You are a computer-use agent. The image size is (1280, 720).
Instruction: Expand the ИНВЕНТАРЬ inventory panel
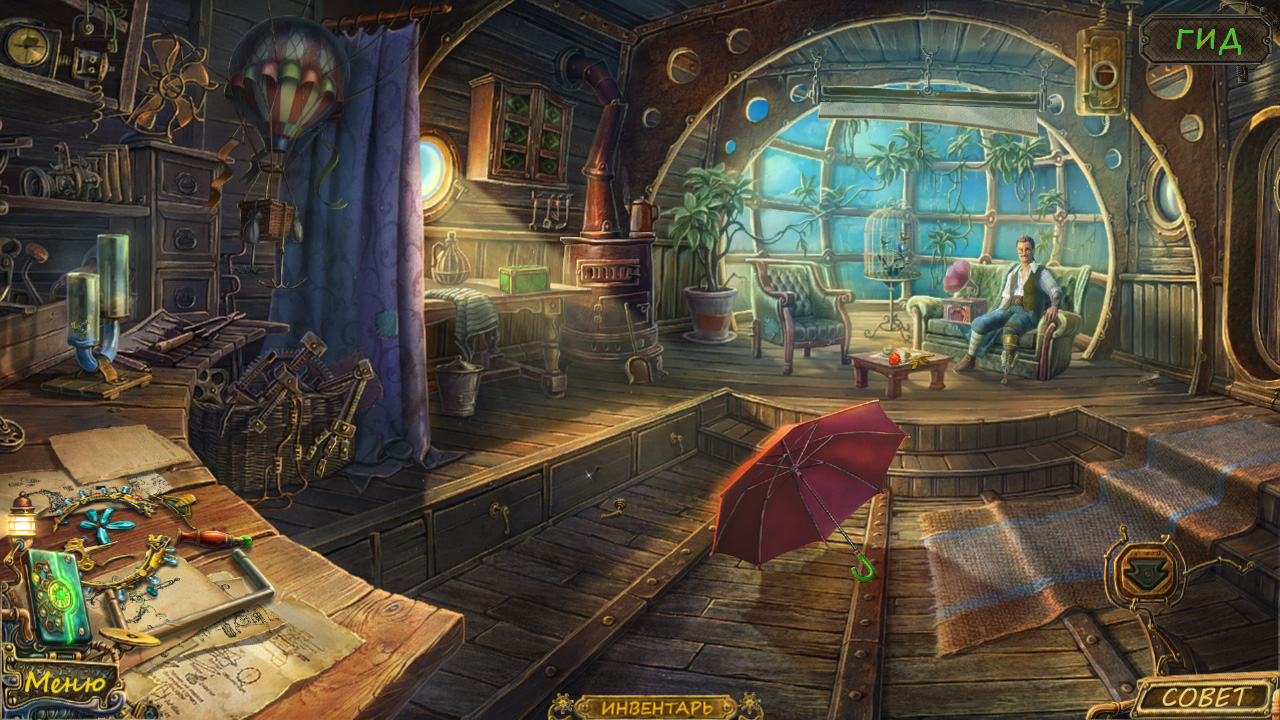(x=657, y=707)
